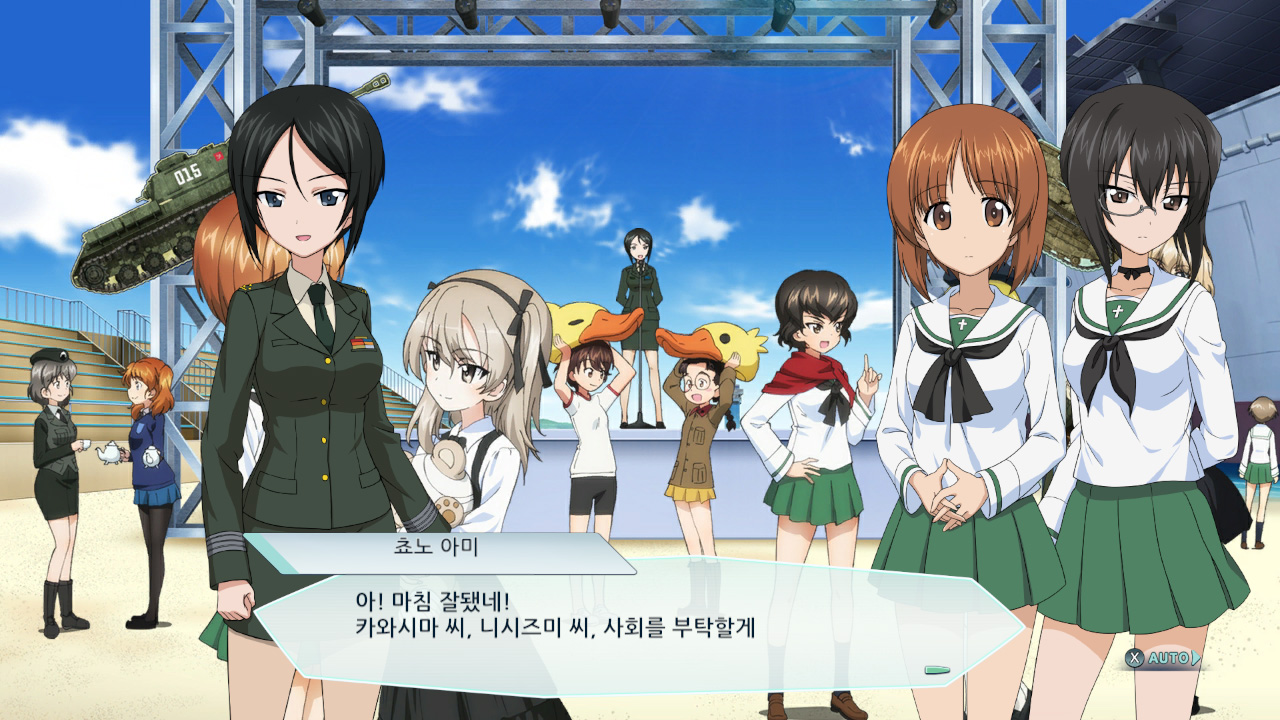
Task: Click the girl with the red scarf
Action: (810, 400)
